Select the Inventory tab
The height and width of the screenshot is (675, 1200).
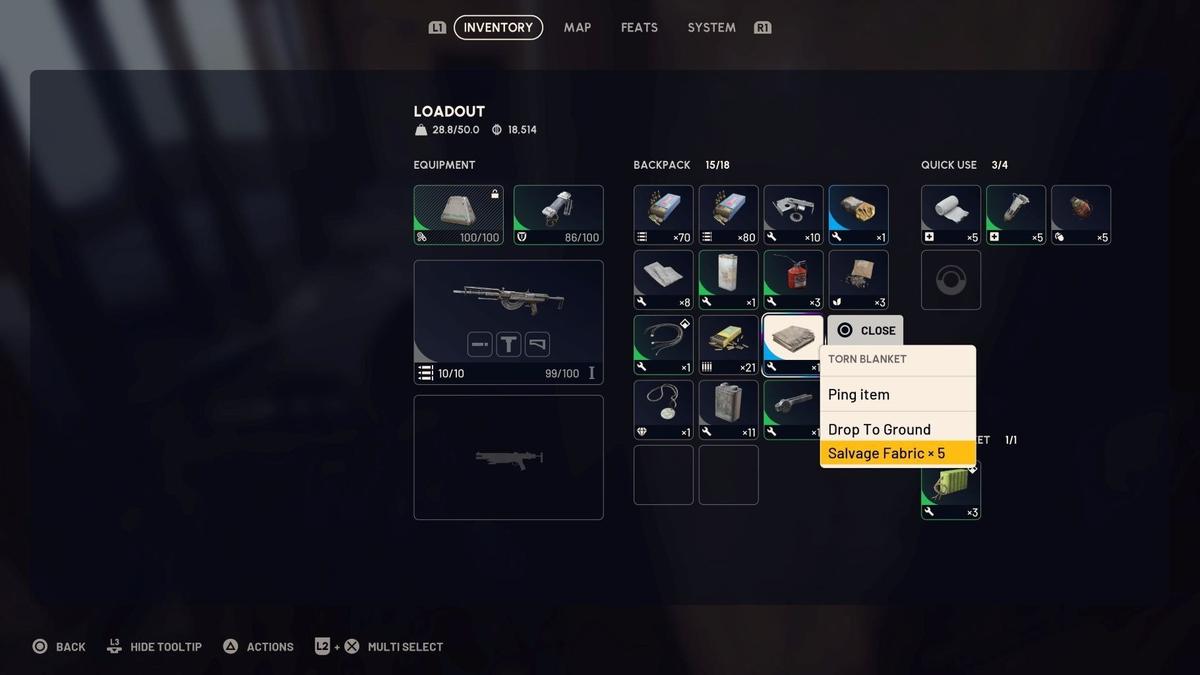tap(498, 27)
